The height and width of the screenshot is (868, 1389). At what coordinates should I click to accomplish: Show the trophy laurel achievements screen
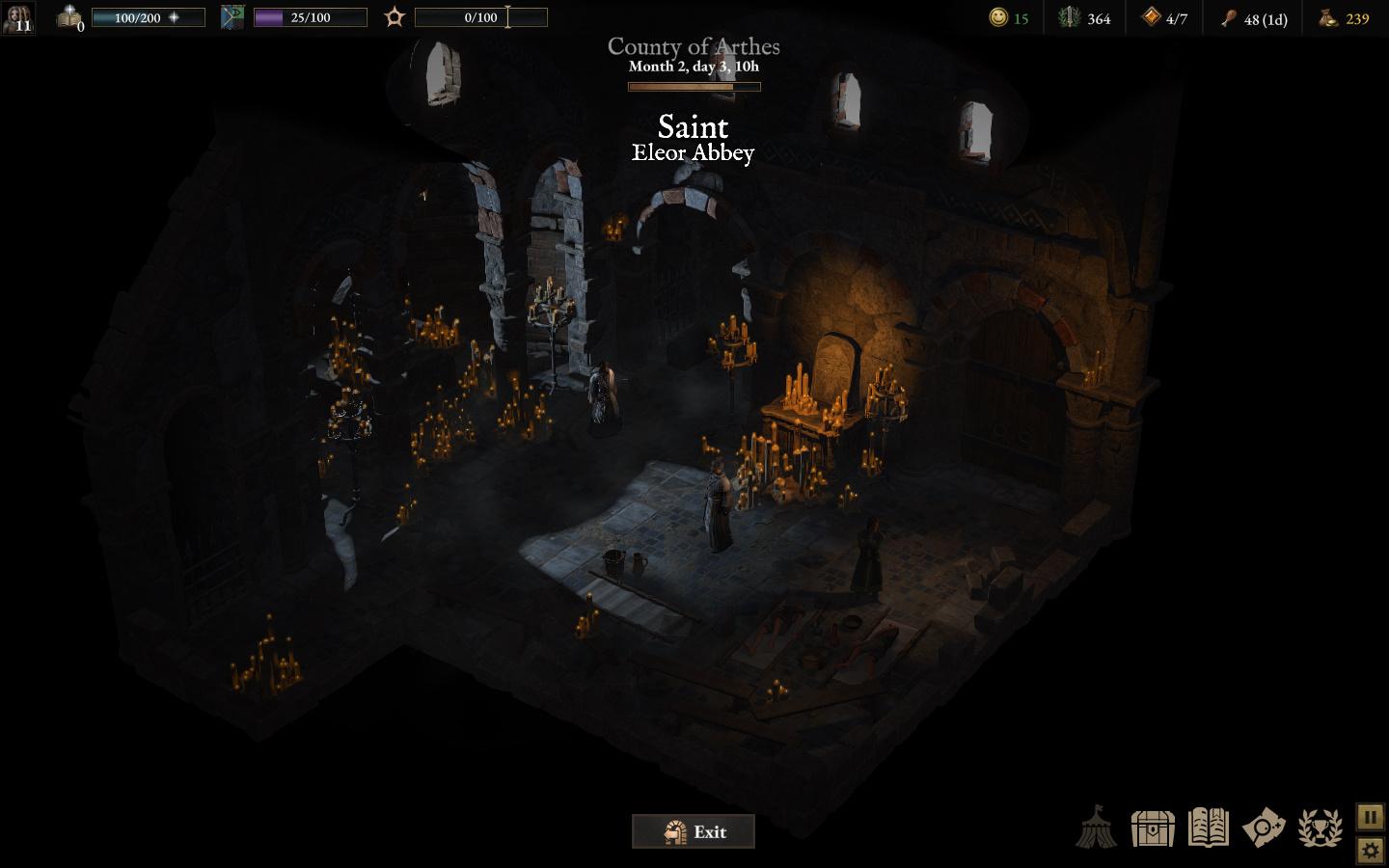[x=1320, y=827]
